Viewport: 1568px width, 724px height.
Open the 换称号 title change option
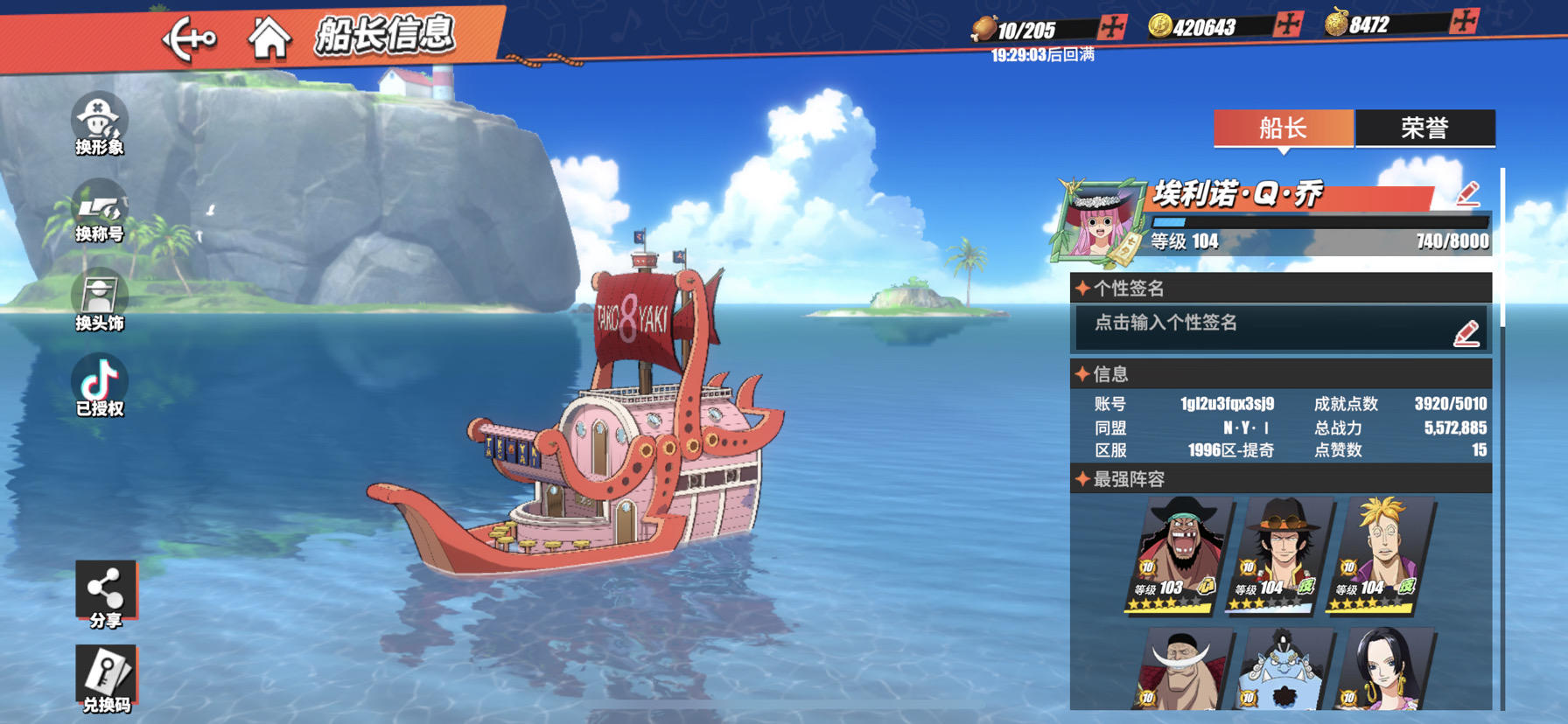click(99, 212)
